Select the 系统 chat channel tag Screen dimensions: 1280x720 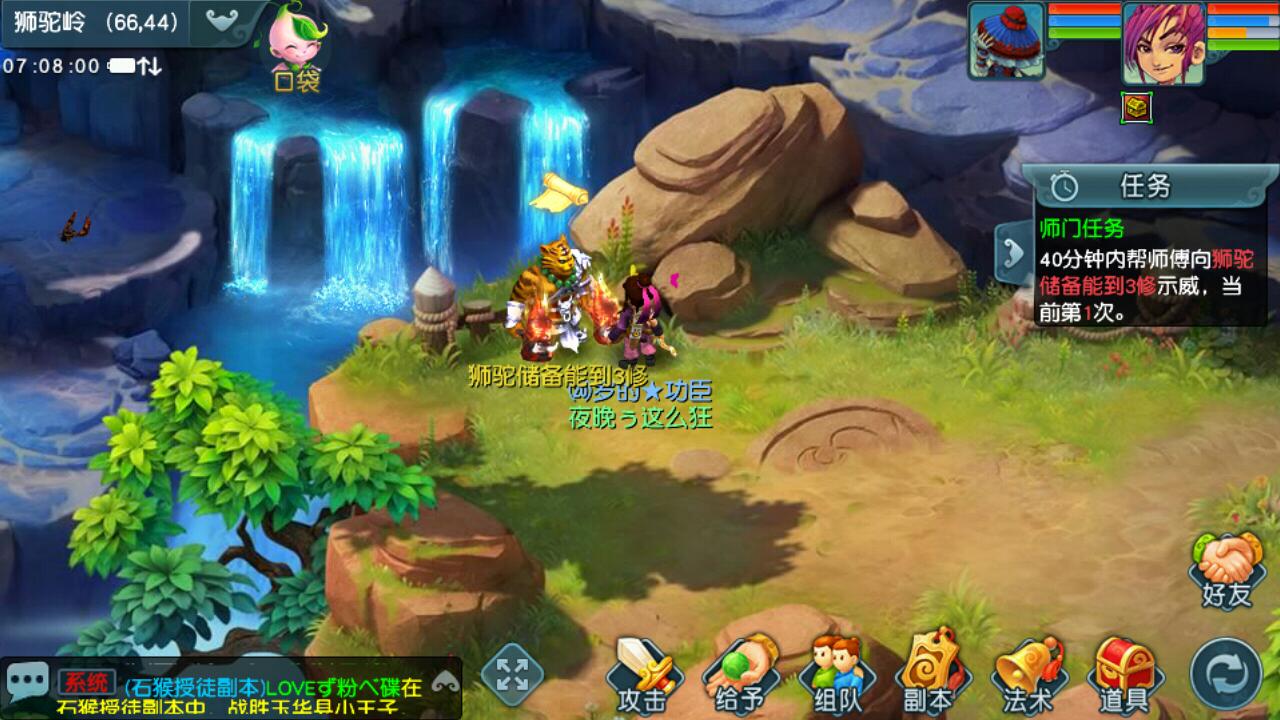click(86, 685)
